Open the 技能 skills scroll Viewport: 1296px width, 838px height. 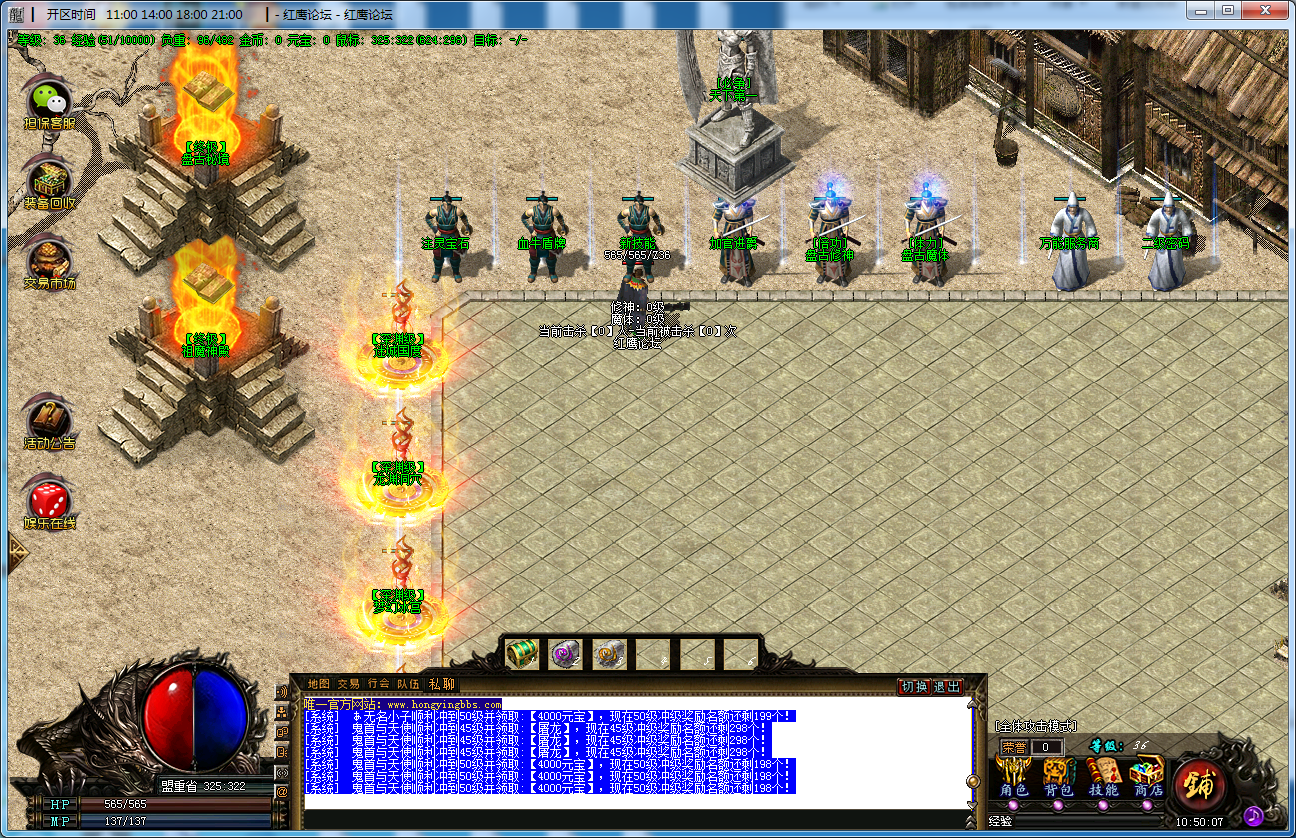1103,777
